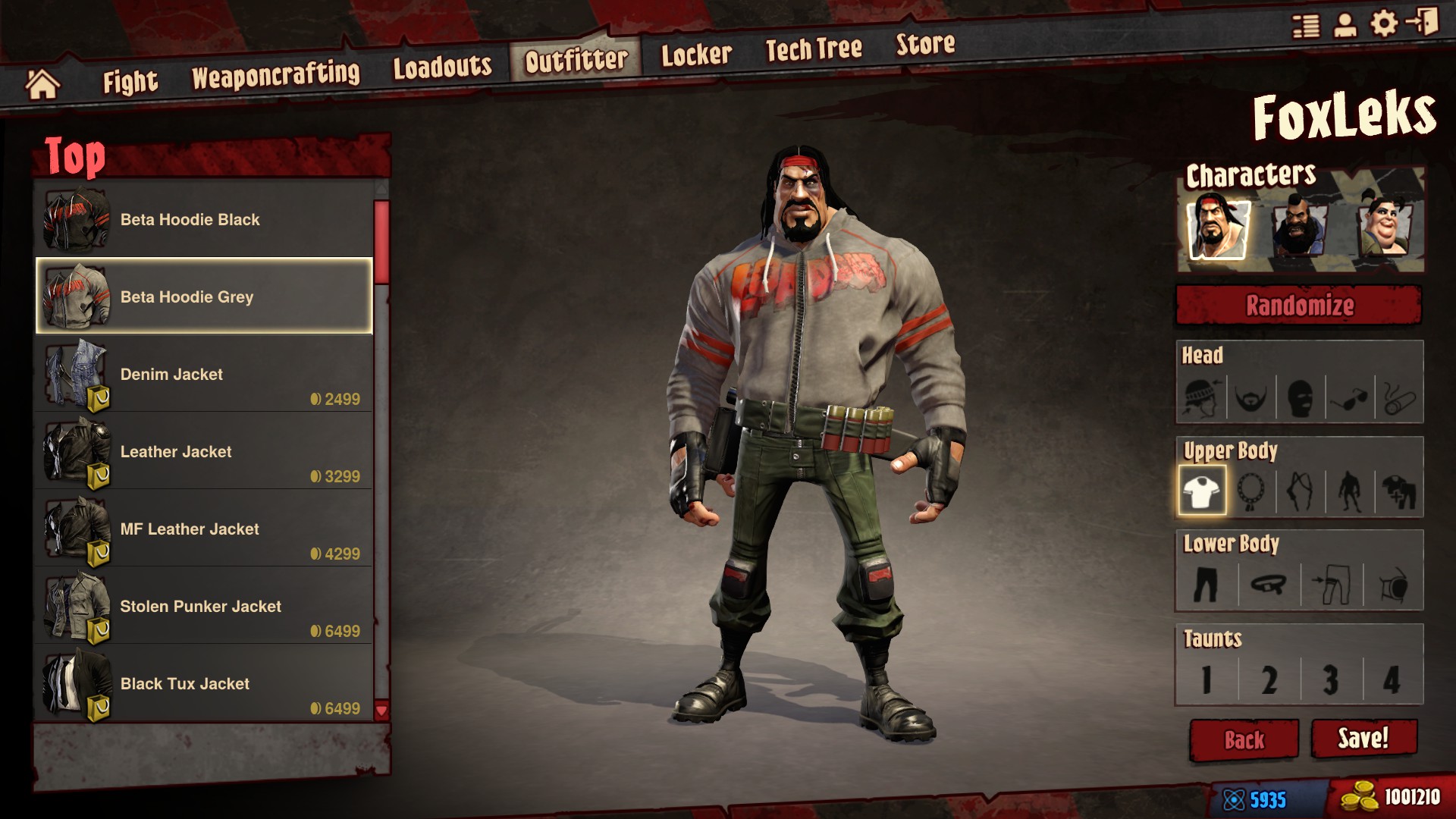Switch to the Weaponcrafting tab
The height and width of the screenshot is (819, 1456).
(x=278, y=71)
